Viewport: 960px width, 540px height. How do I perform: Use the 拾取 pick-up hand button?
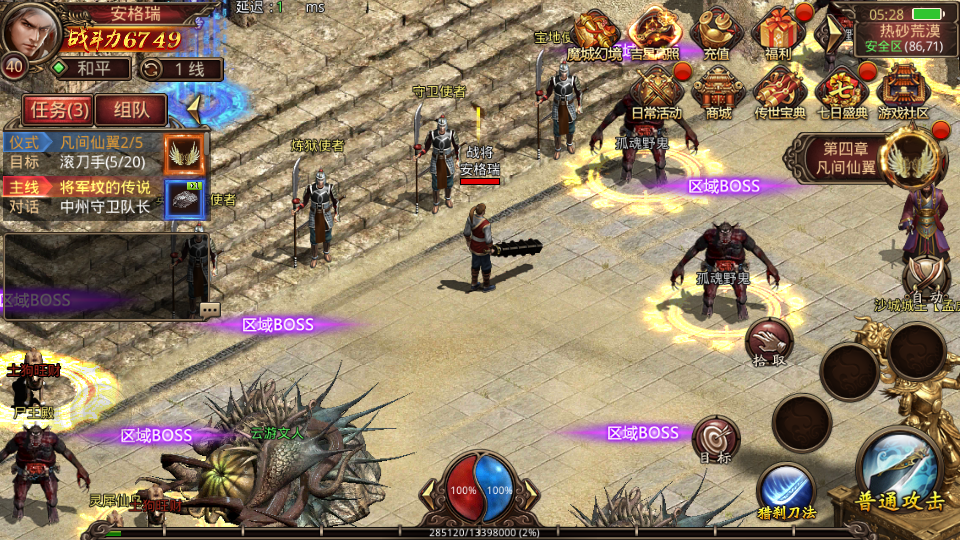coord(769,343)
